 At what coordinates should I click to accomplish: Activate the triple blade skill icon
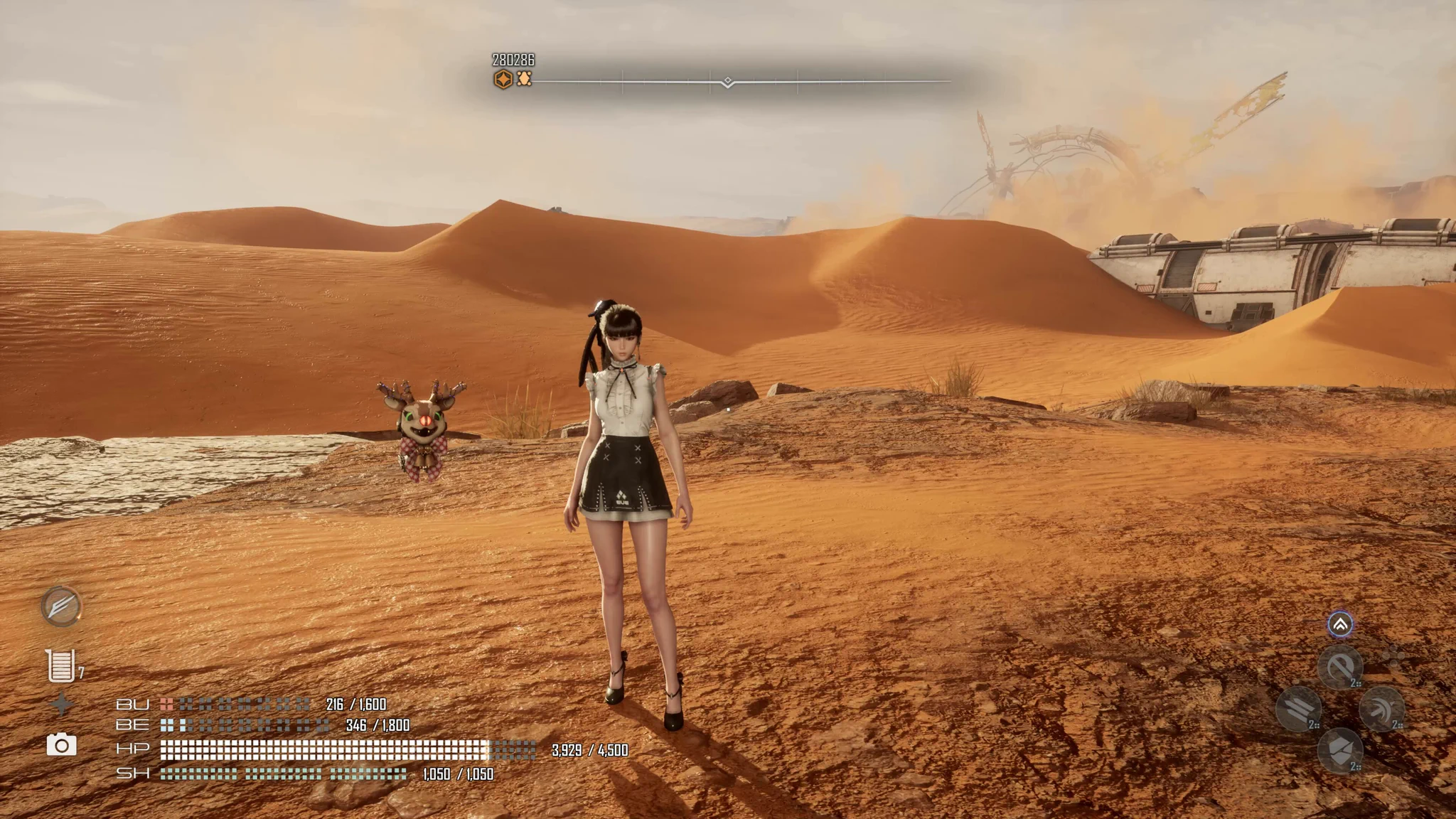[1298, 709]
